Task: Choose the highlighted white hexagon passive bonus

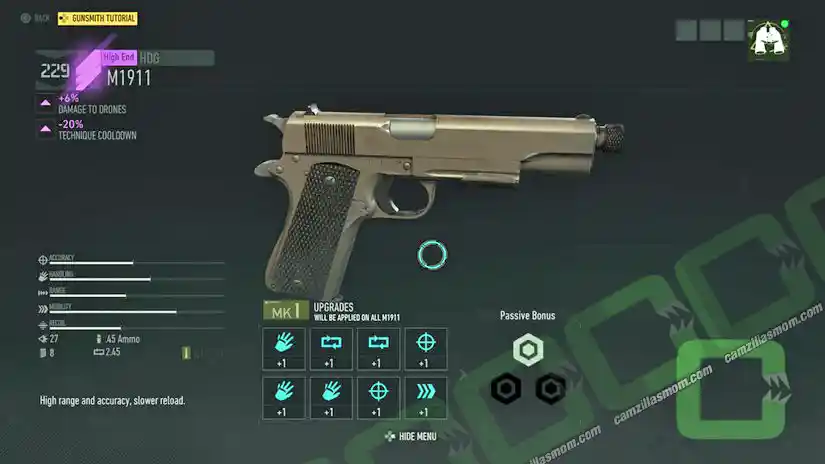Action: click(527, 349)
